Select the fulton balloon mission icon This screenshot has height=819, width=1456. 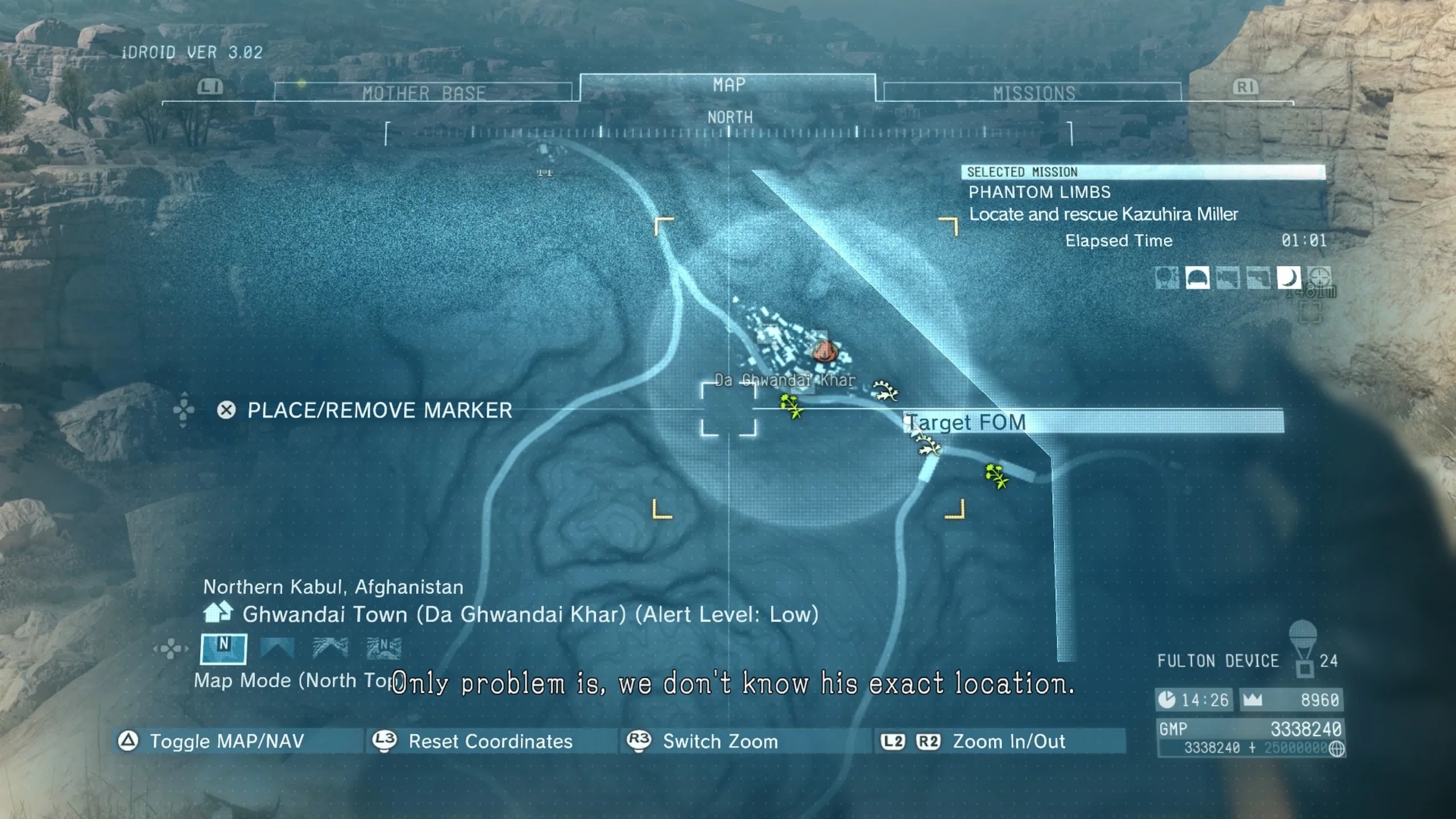click(1167, 278)
